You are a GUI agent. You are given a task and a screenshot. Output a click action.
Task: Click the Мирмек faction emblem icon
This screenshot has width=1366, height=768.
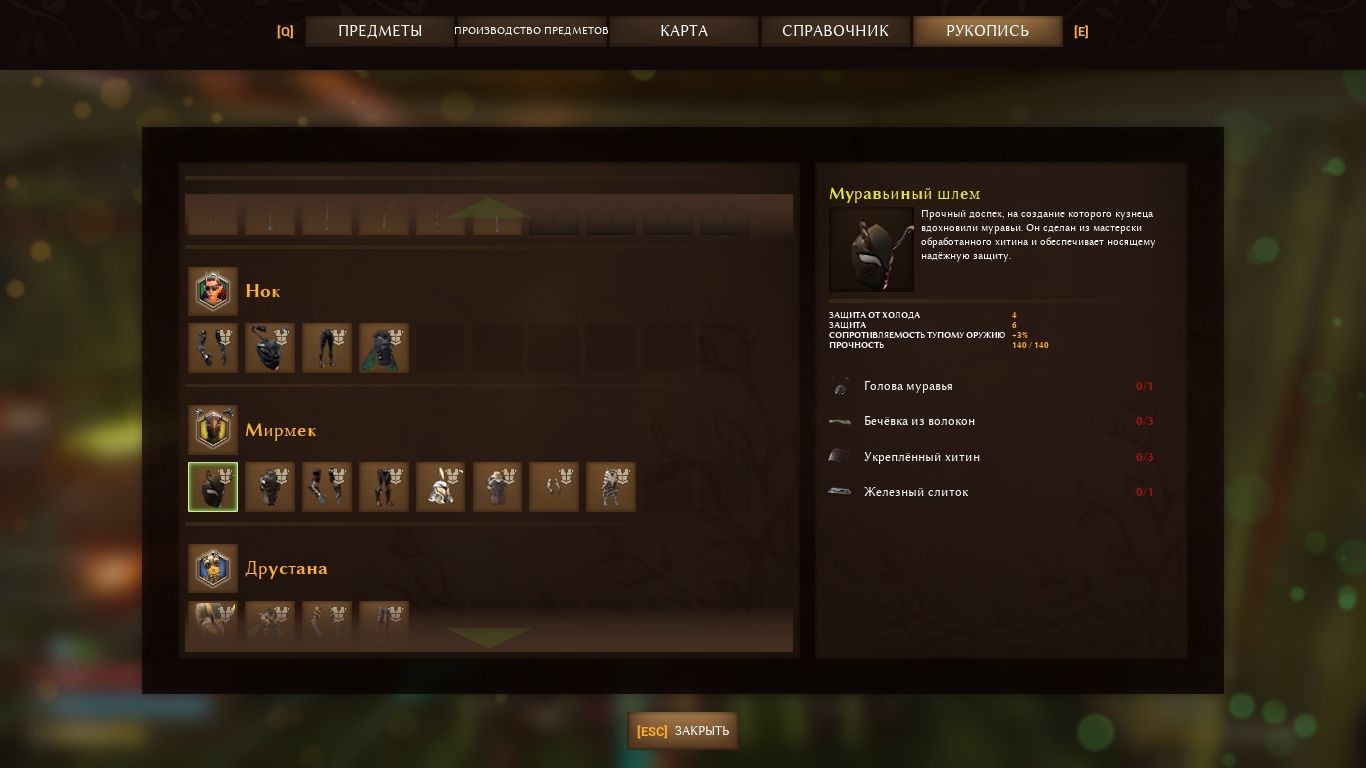click(213, 430)
